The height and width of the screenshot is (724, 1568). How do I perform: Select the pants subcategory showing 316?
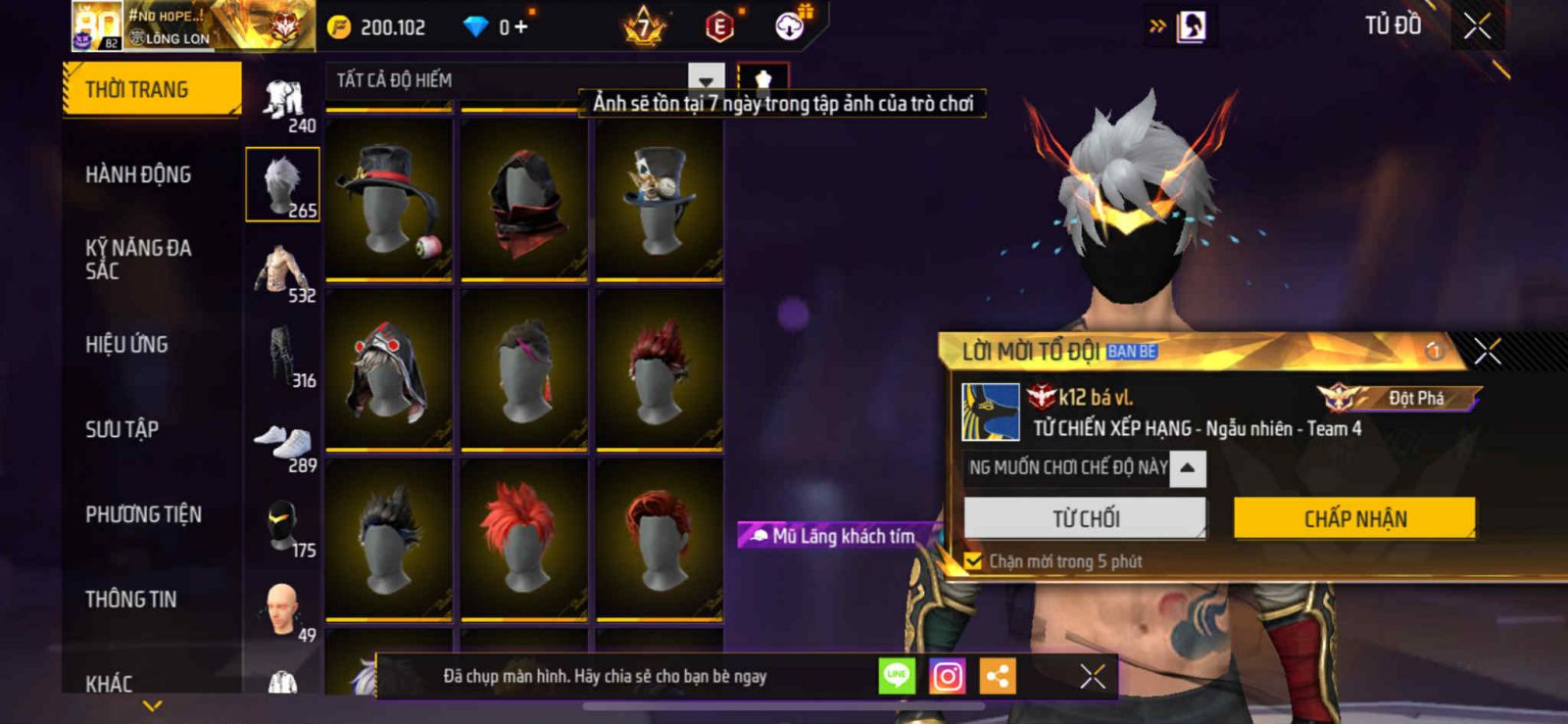click(282, 359)
